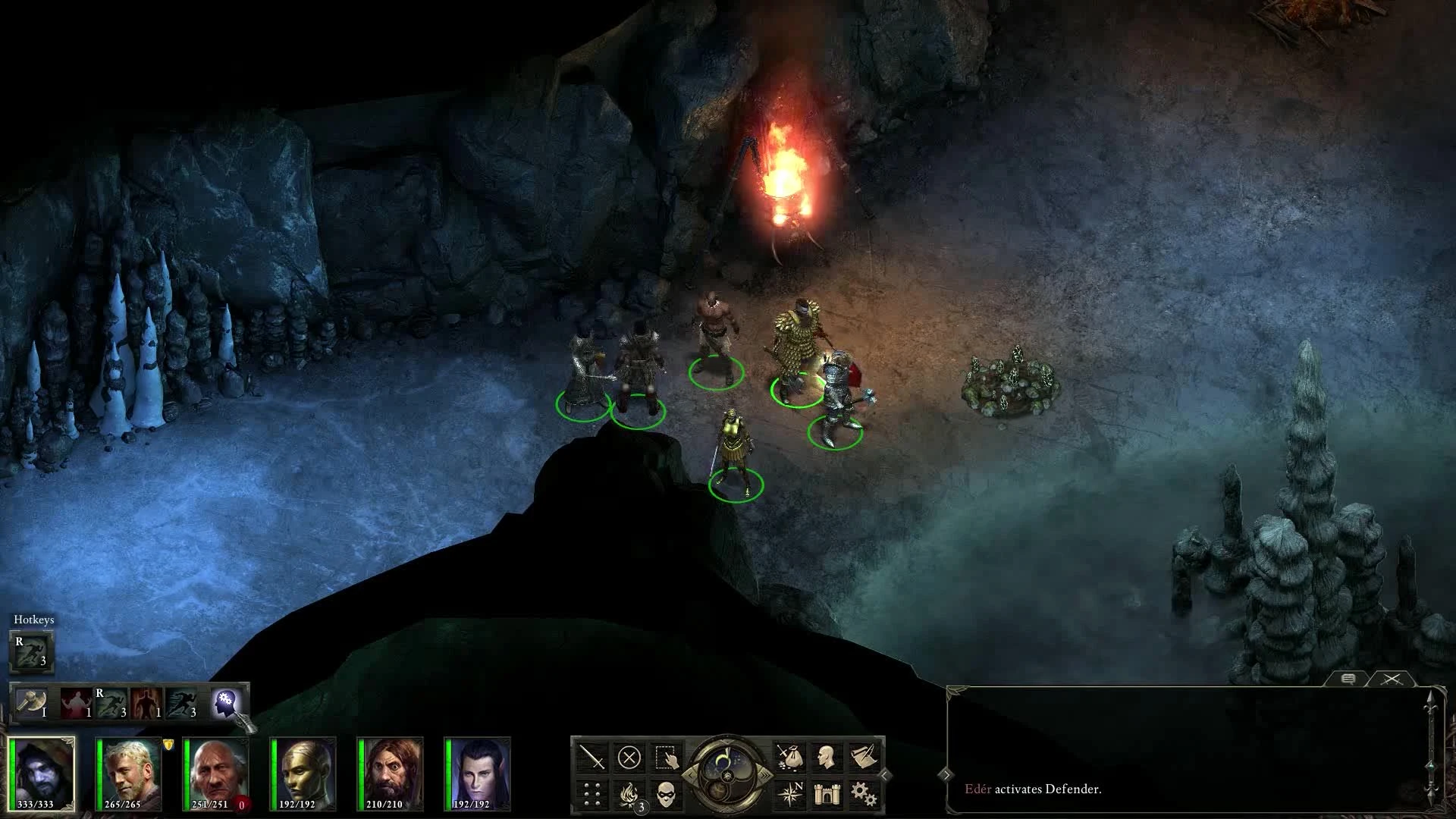Open the party formations dots icon
This screenshot has width=1456, height=819.
[x=592, y=794]
